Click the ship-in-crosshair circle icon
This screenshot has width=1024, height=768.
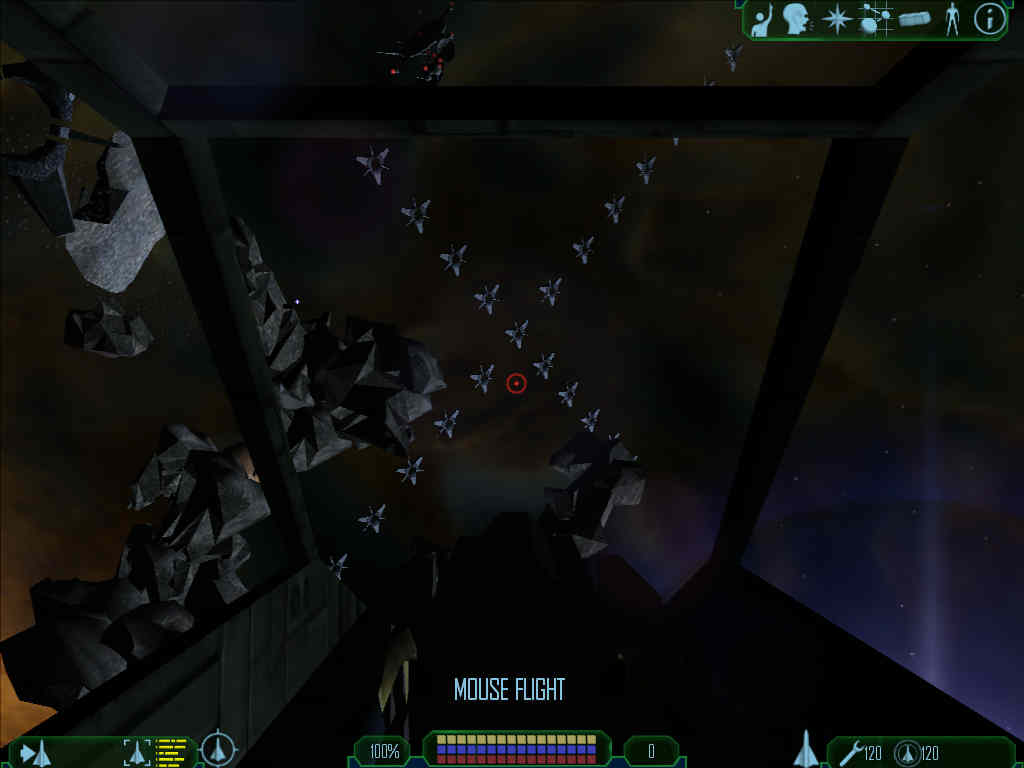pos(217,750)
